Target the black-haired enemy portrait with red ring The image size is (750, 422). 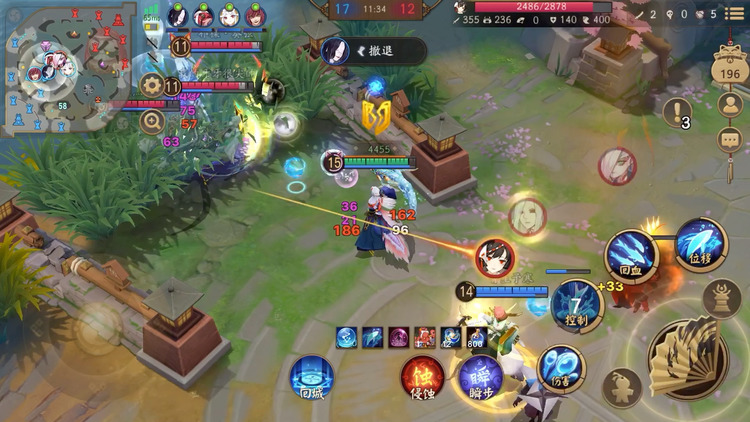click(494, 258)
